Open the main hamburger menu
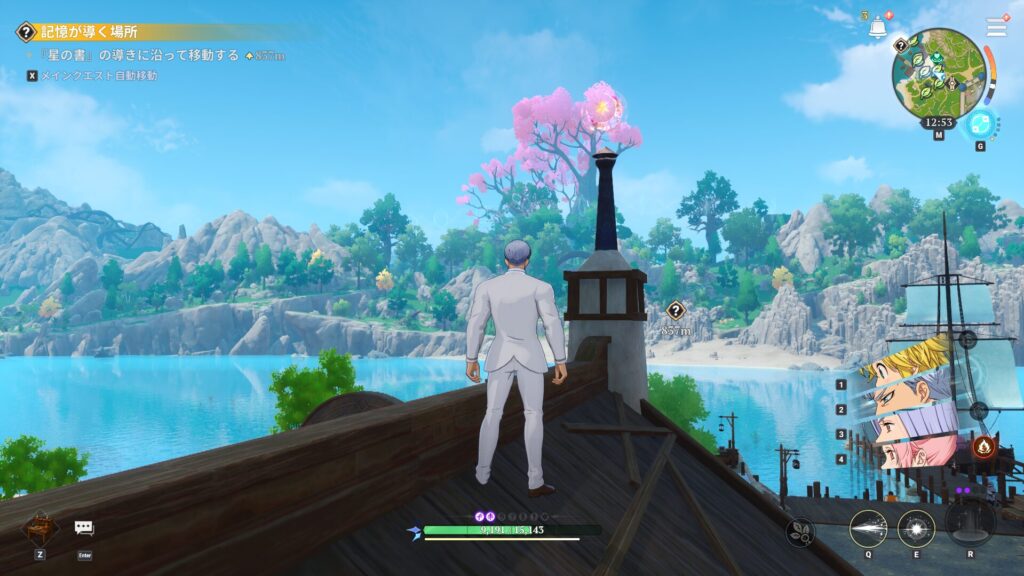This screenshot has height=576, width=1024. click(x=996, y=27)
